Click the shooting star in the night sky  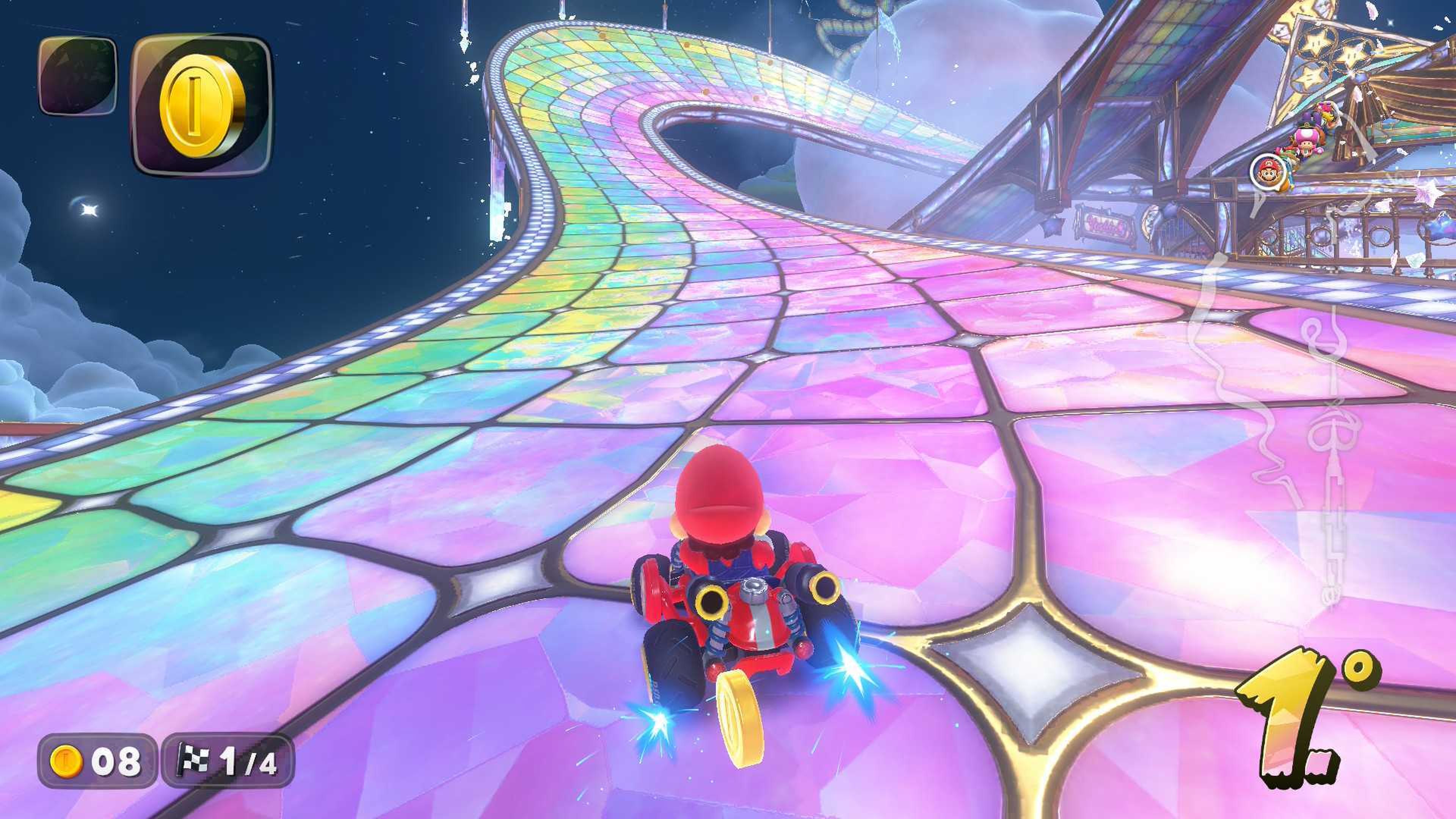click(x=89, y=211)
